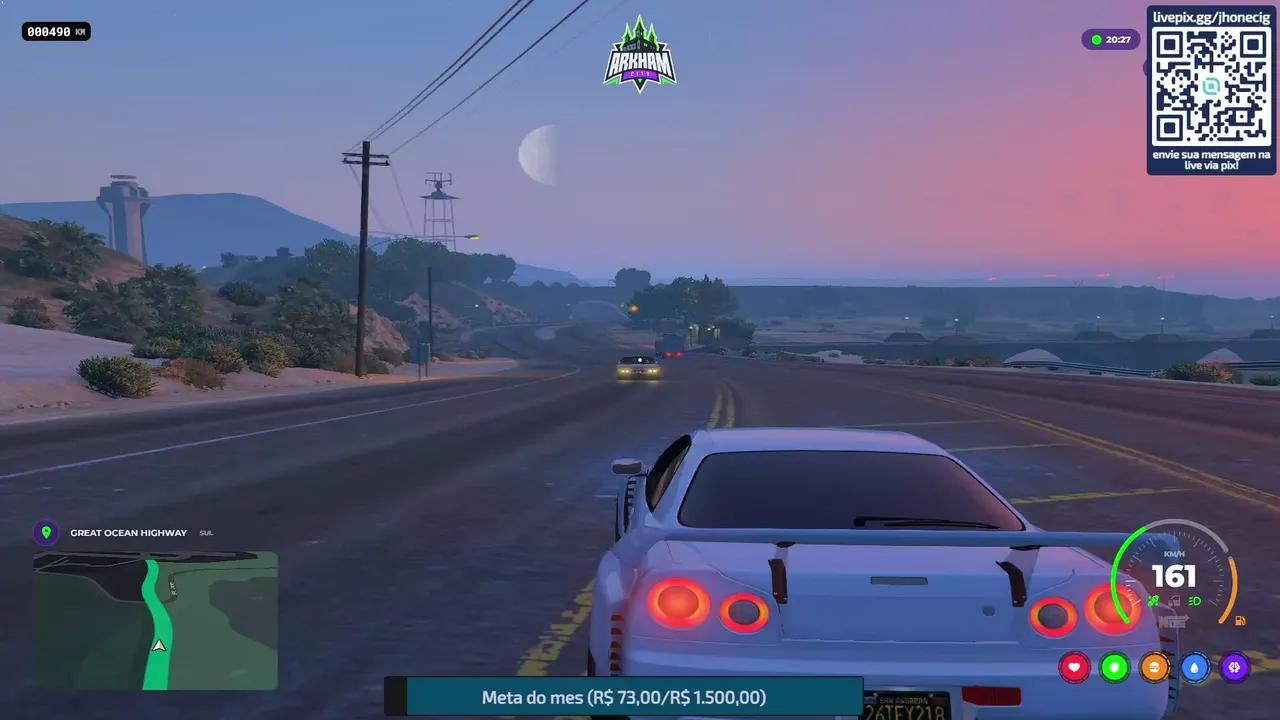The width and height of the screenshot is (1280, 720).
Task: Click the 000490 KM odometer display
Action: click(55, 31)
